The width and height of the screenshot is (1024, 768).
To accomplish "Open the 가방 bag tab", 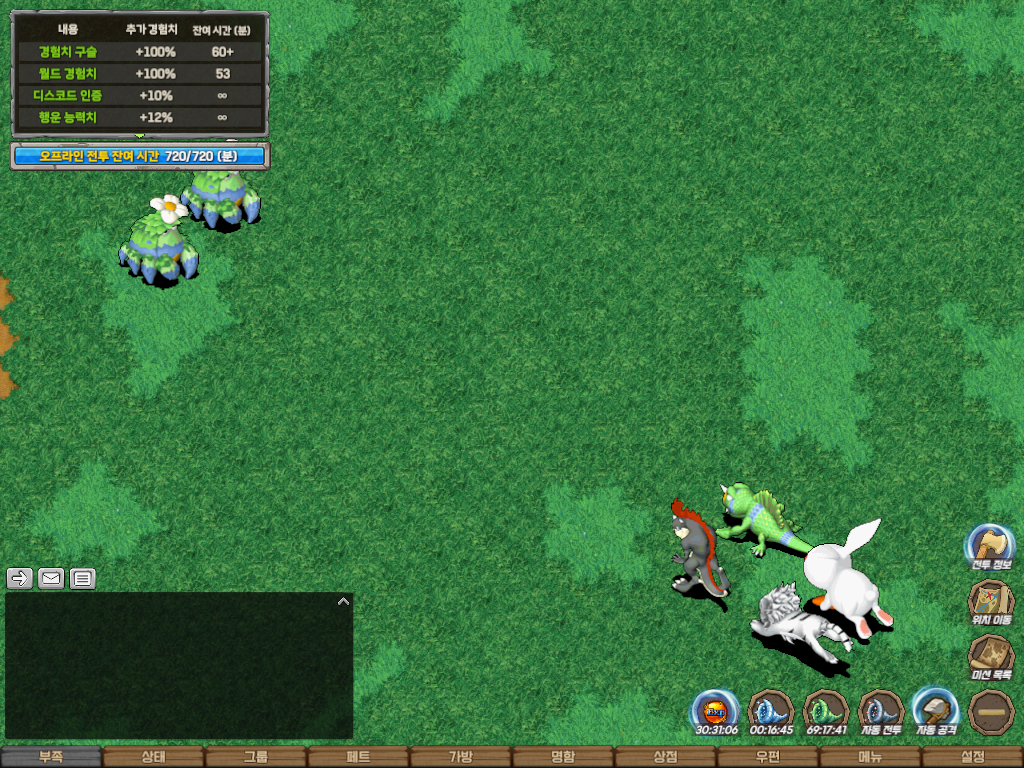I will [460, 757].
